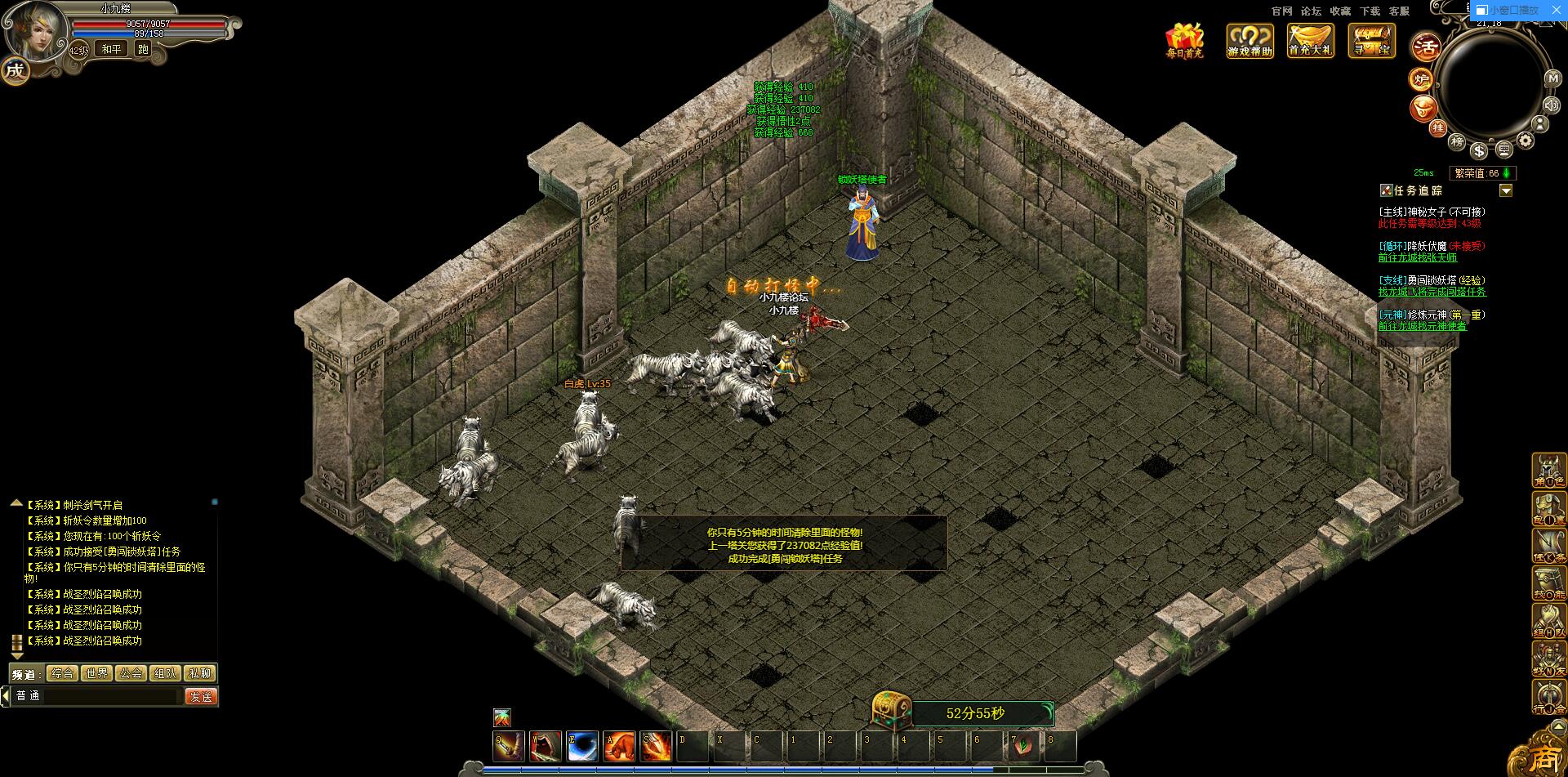Click the 论坛 forum link
The image size is (1568, 777).
1311,11
